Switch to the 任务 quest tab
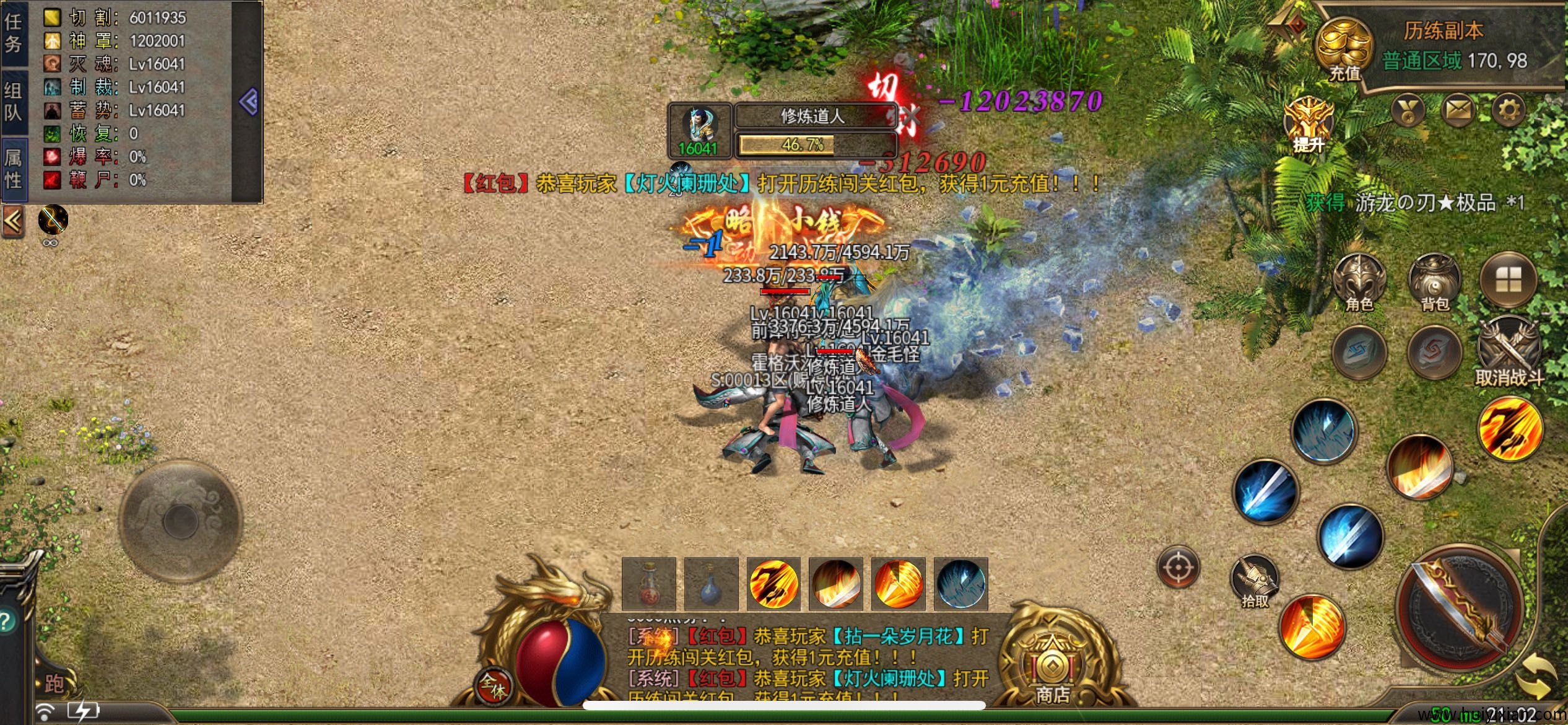1568x725 pixels. click(x=14, y=33)
